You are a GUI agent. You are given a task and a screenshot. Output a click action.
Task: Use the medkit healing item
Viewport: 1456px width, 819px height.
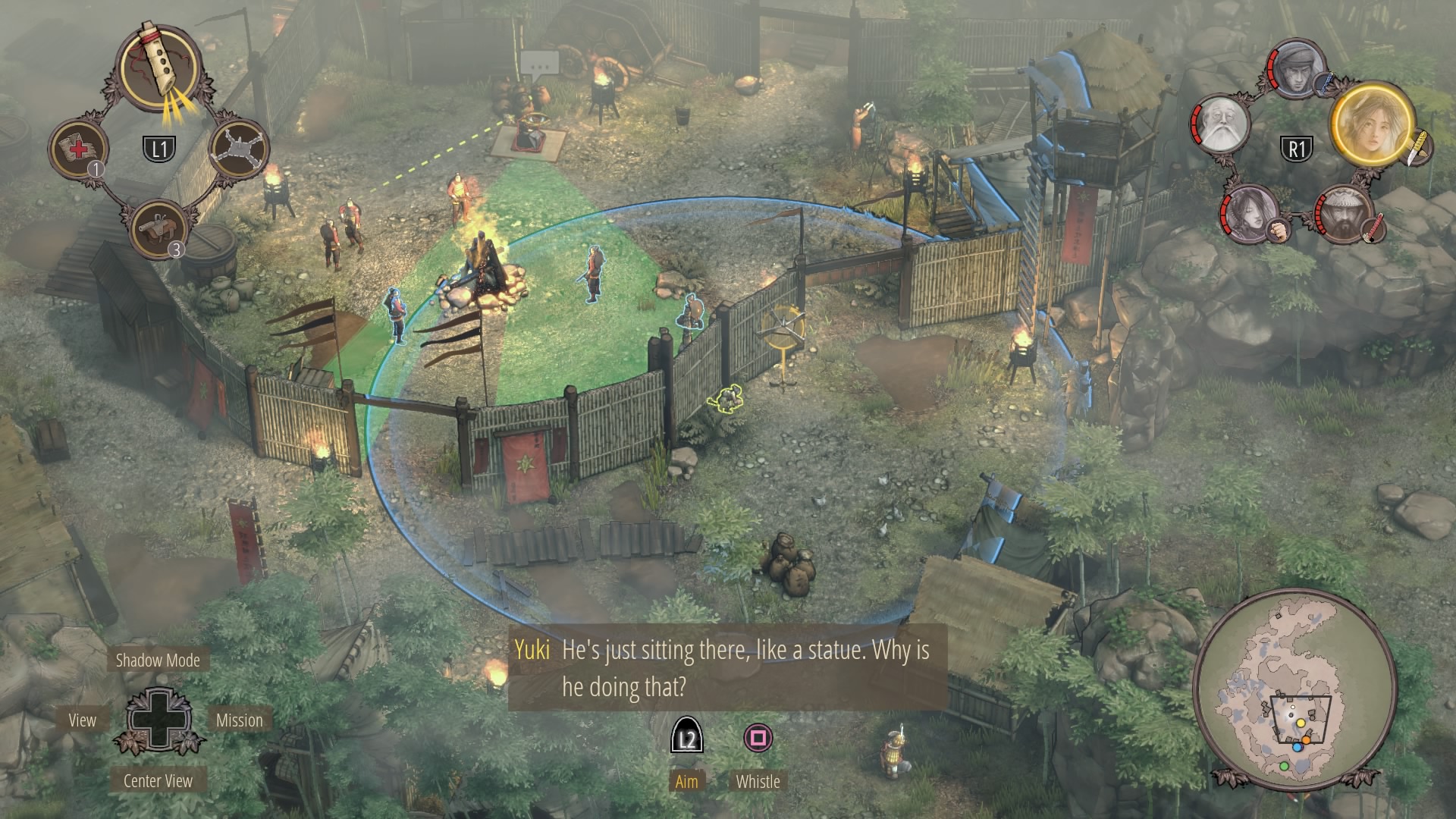79,147
